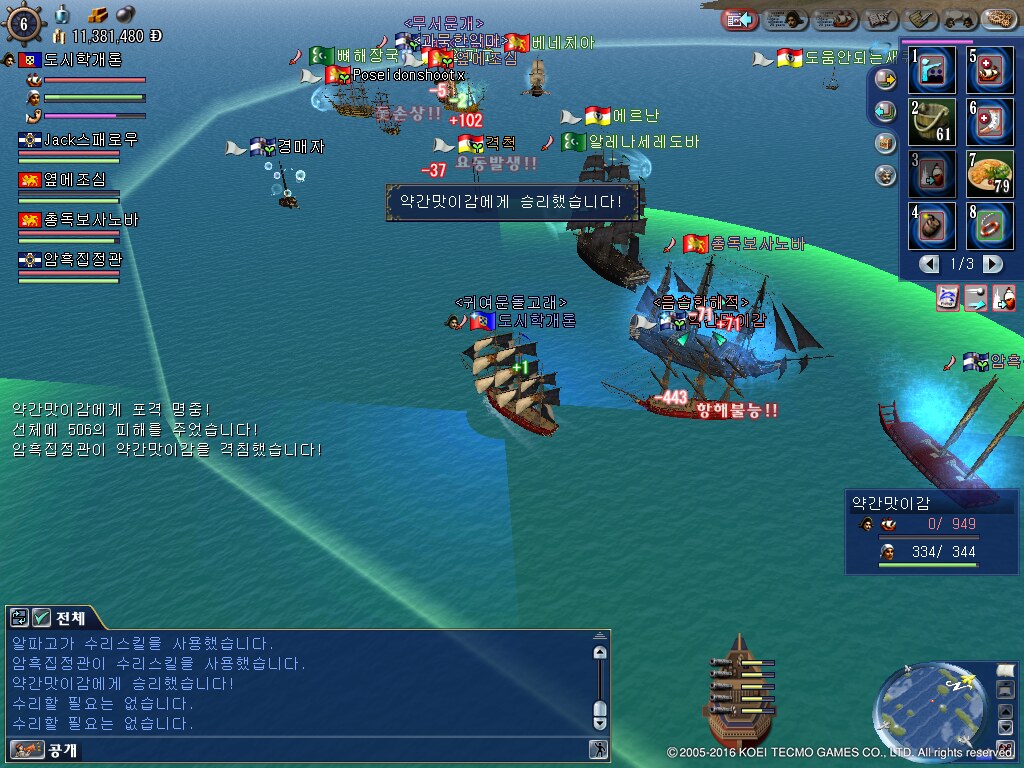Use the wooden bucket item in slot 2
Image resolution: width=1024 pixels, height=768 pixels.
coord(932,121)
